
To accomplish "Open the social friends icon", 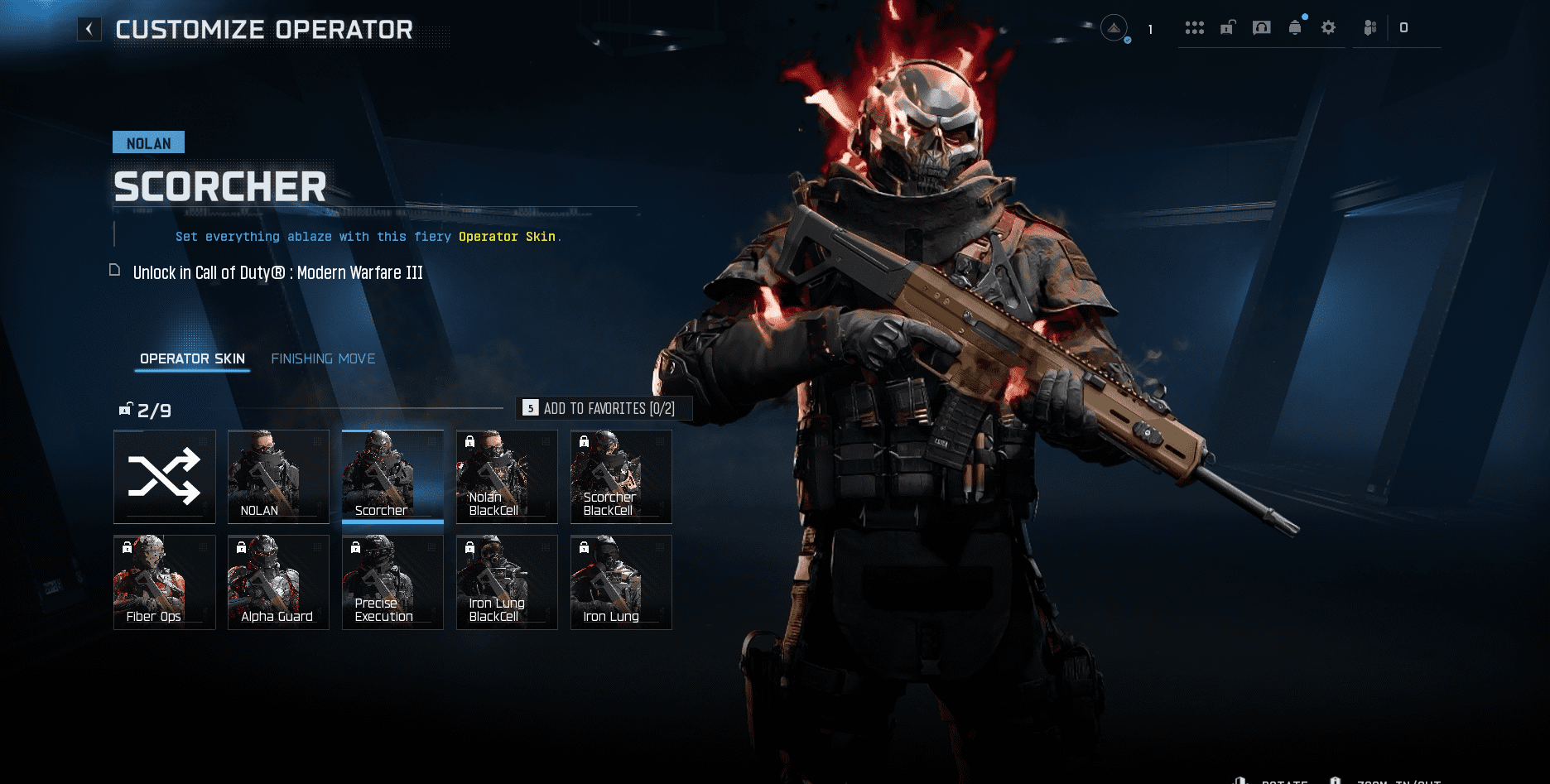I will point(1370,28).
